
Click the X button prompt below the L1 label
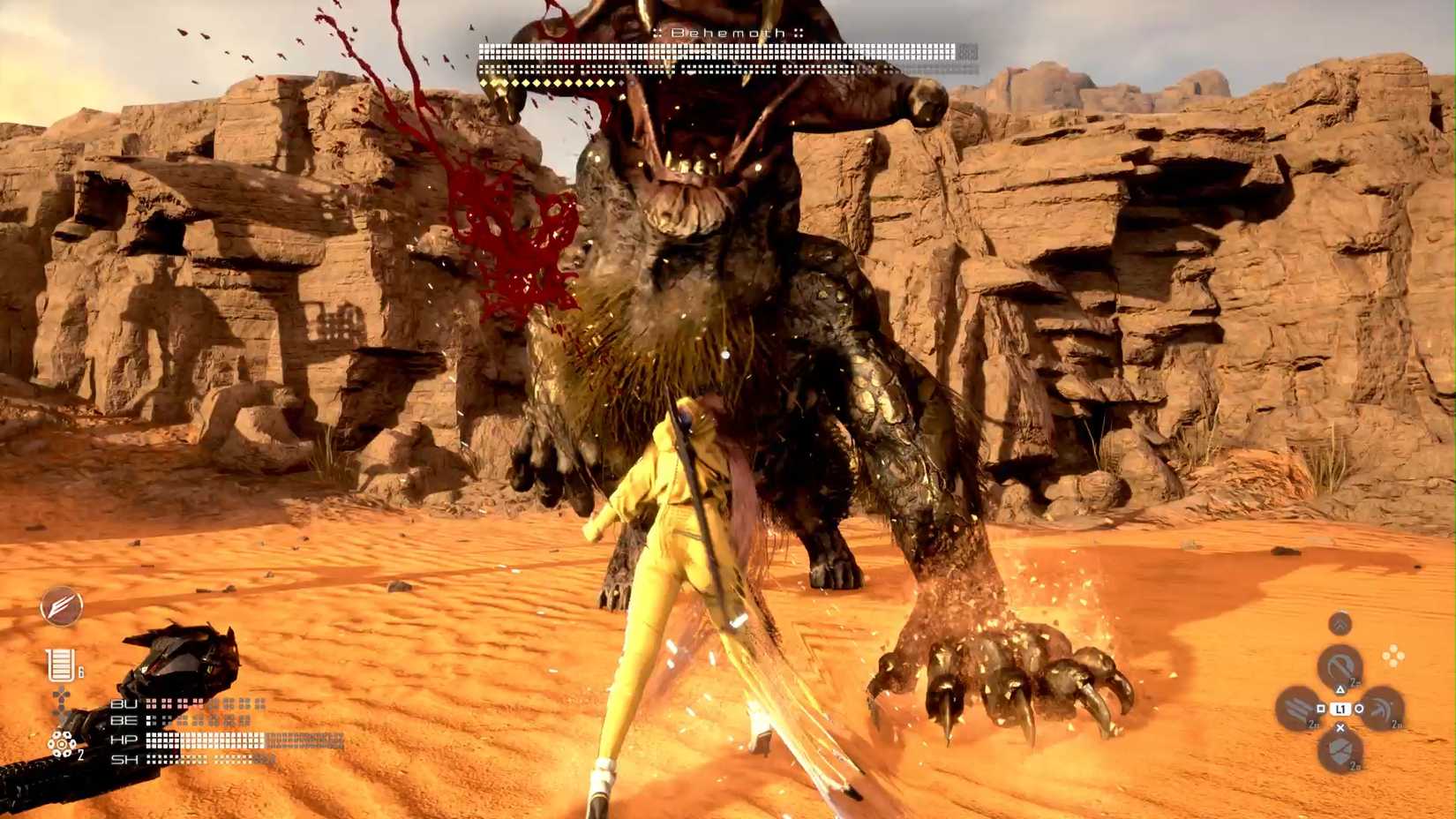1340,728
